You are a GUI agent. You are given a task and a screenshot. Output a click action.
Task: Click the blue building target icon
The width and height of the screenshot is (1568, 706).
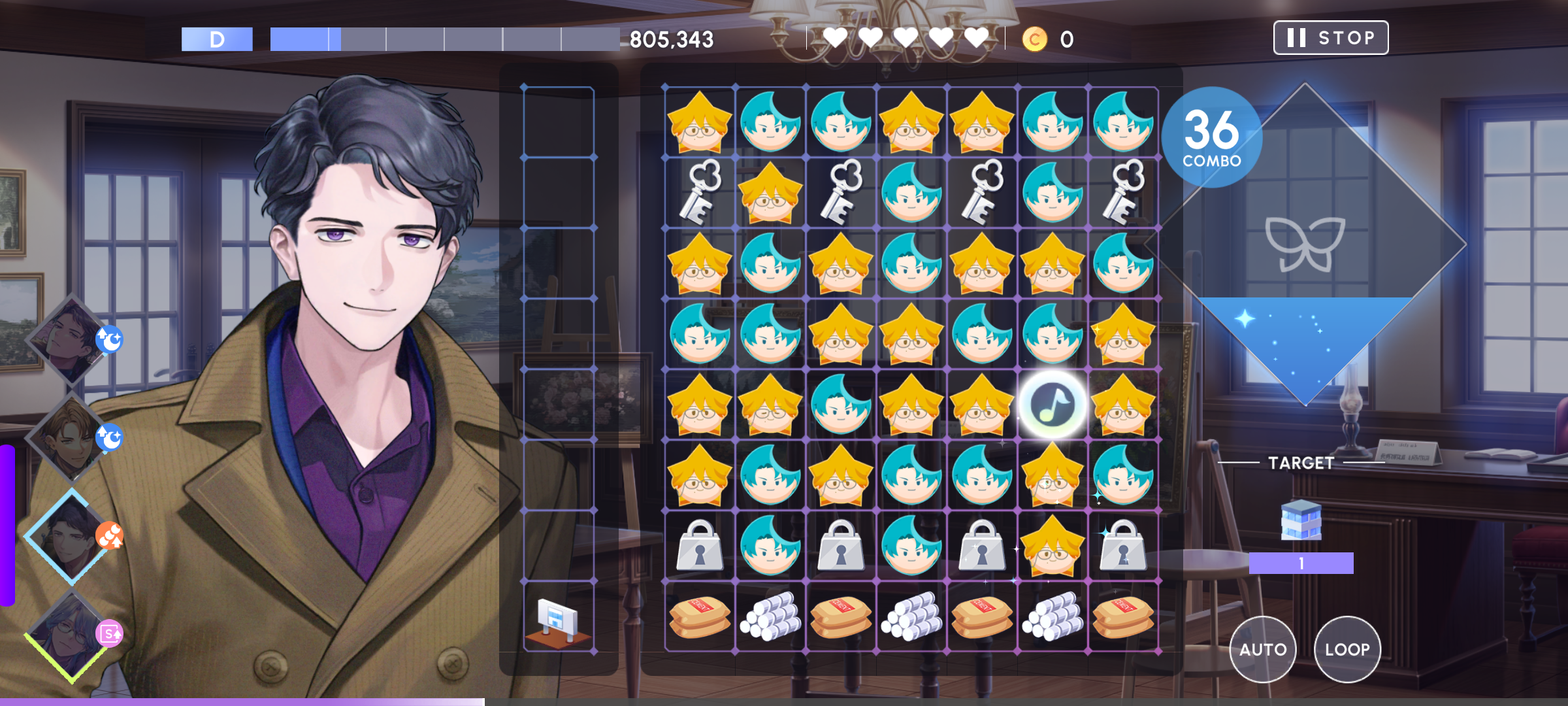pos(1301,521)
